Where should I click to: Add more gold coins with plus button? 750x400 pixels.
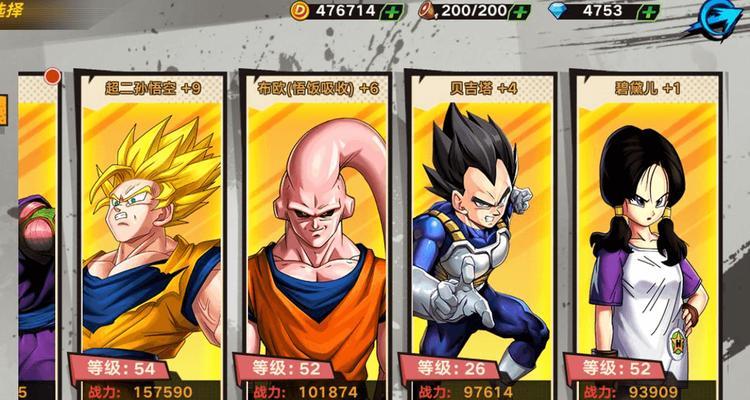(x=393, y=12)
